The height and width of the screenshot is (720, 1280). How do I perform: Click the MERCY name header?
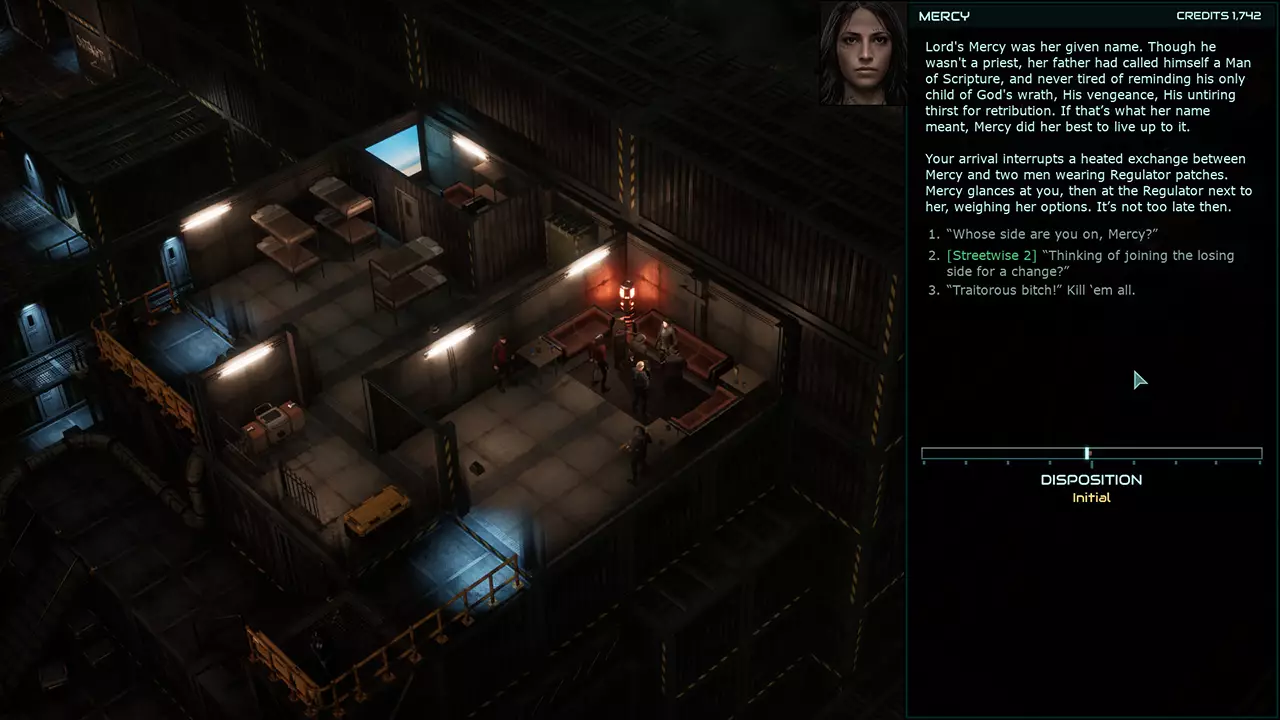tap(946, 16)
